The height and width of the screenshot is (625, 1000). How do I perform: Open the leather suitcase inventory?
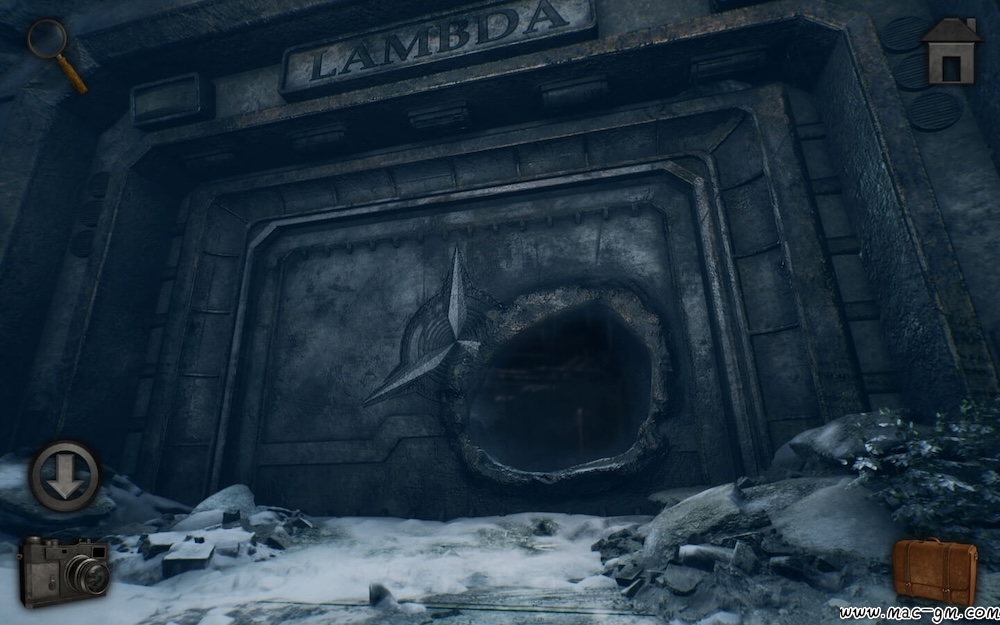coord(934,571)
